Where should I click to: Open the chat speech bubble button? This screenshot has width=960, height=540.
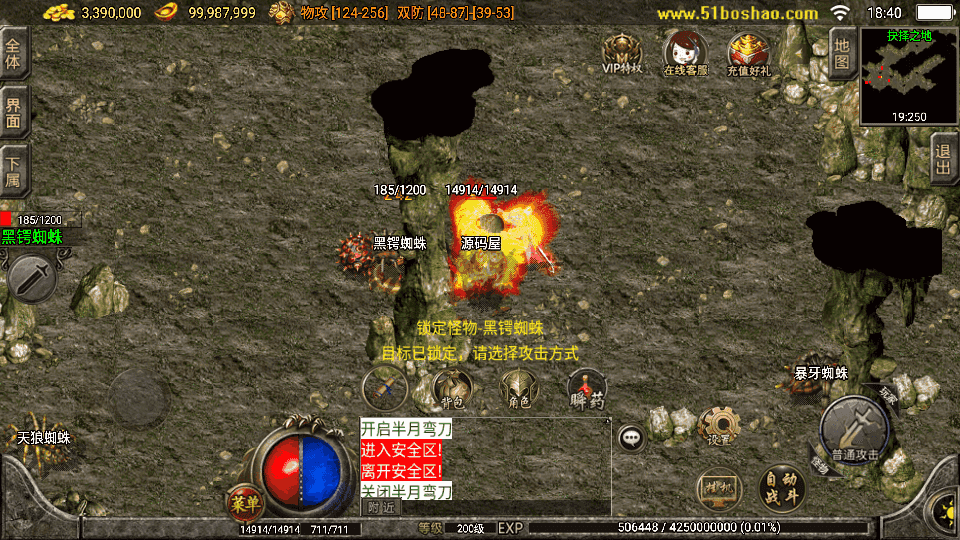[x=631, y=437]
